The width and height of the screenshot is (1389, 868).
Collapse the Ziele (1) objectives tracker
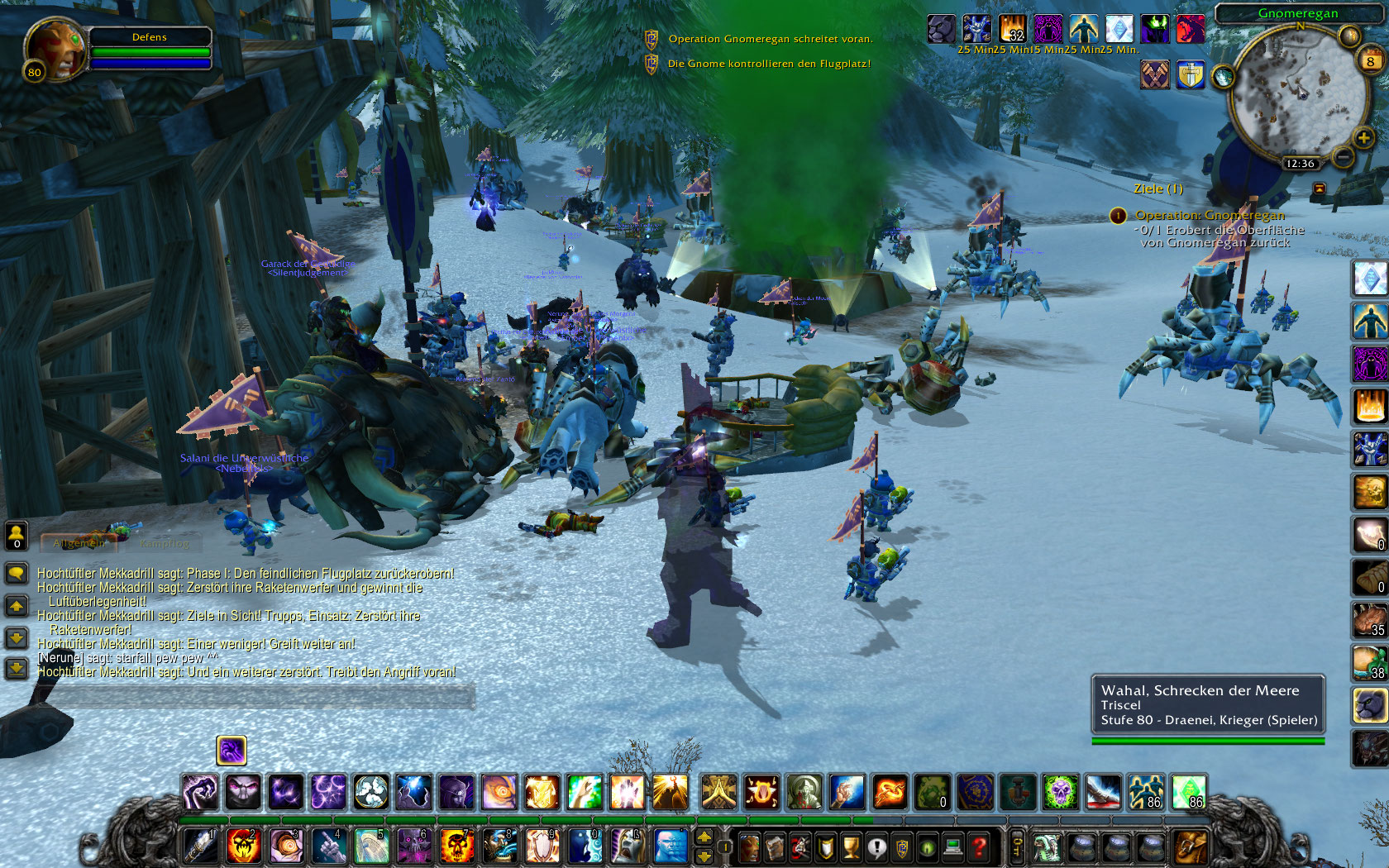[x=1159, y=188]
